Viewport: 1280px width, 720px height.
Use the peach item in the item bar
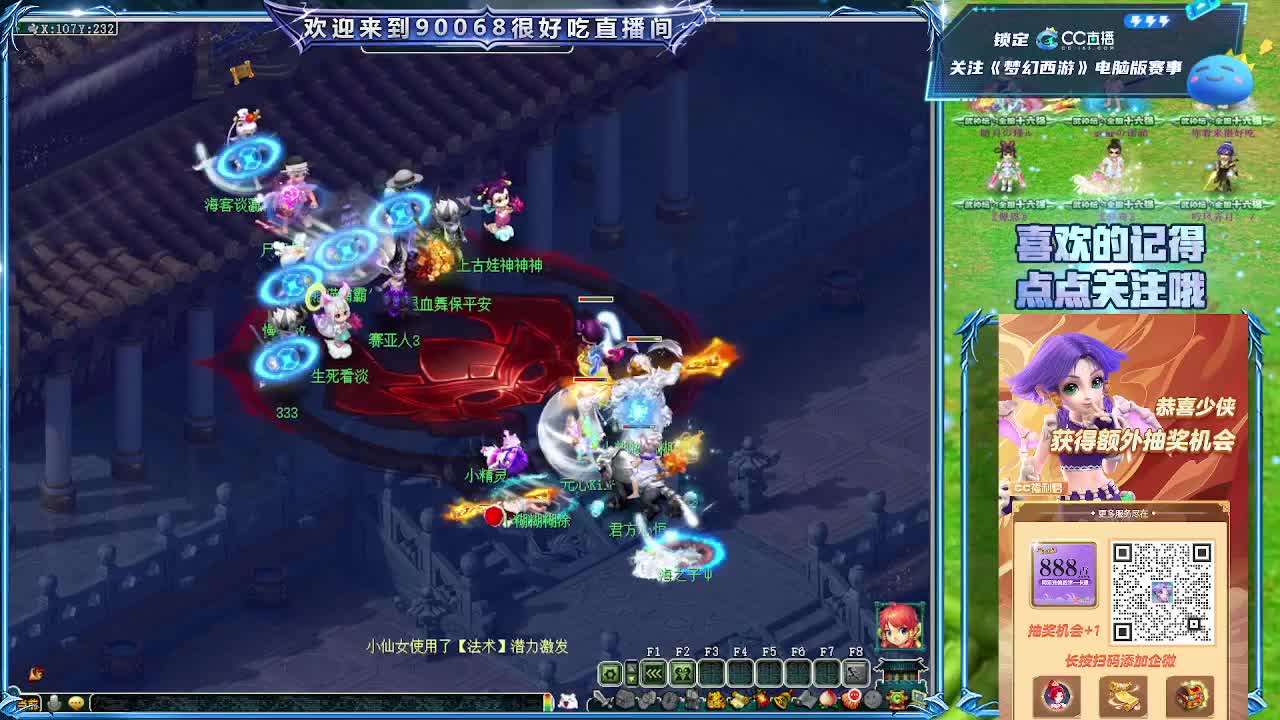pos(827,699)
